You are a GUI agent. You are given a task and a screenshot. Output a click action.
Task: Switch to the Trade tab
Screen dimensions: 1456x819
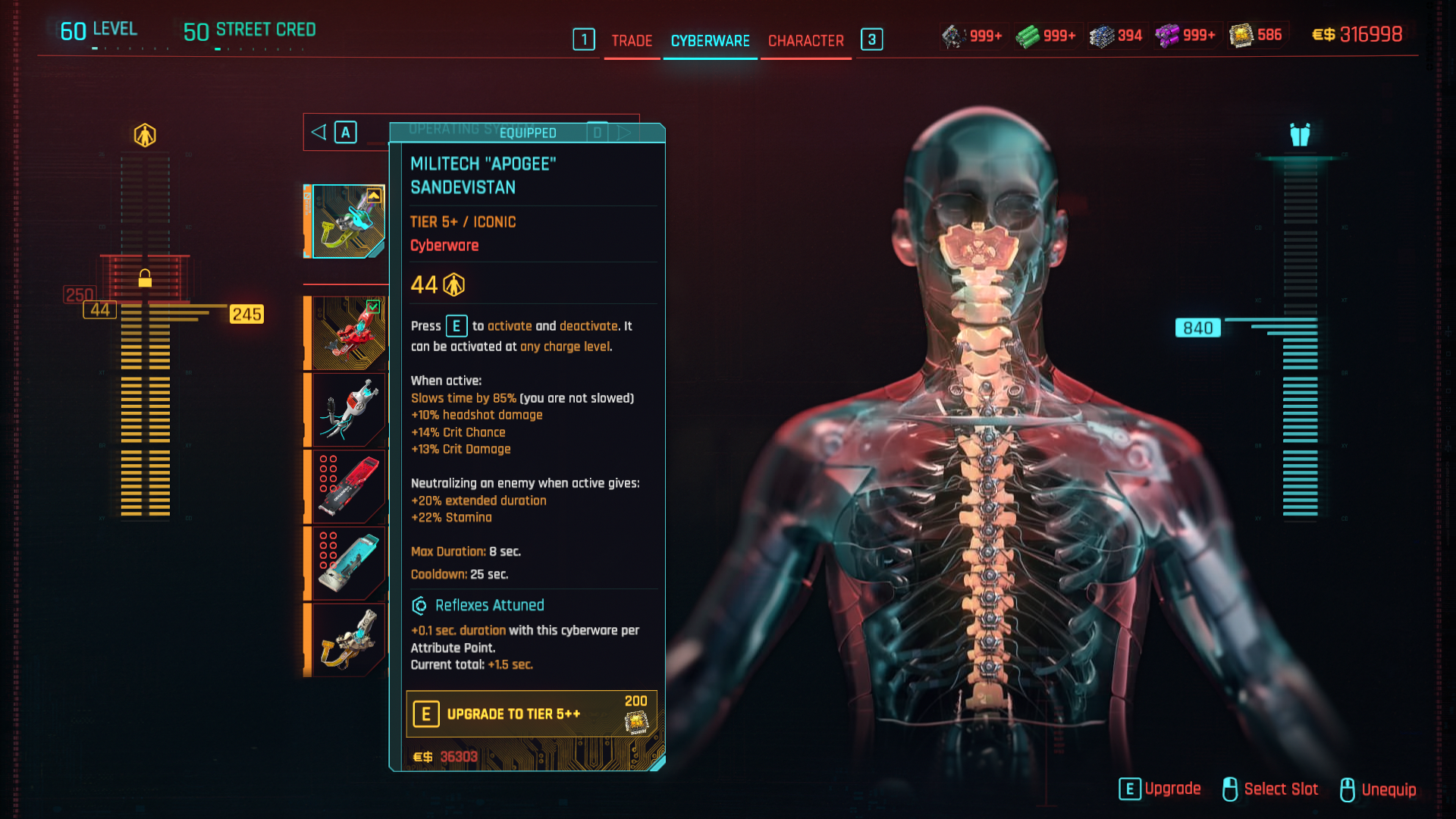[632, 41]
